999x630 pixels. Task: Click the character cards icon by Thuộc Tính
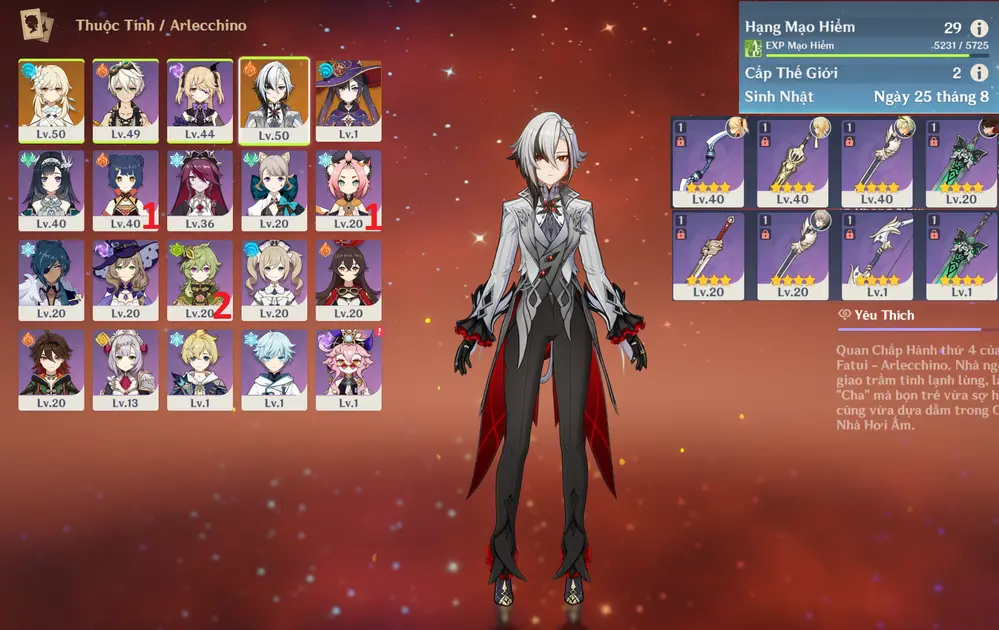39,25
